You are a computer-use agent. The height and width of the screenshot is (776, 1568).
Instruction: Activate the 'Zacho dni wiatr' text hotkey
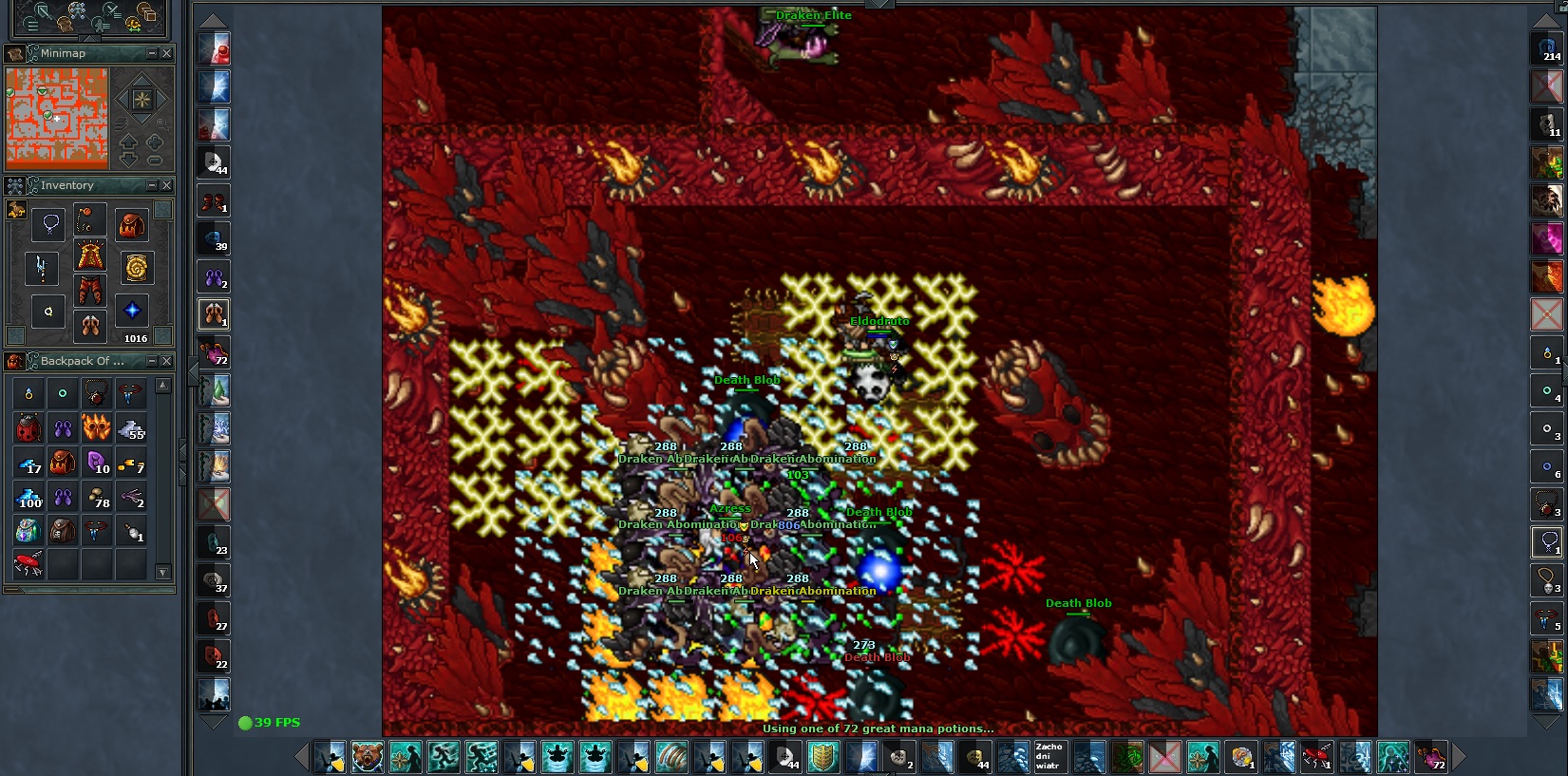click(x=1050, y=757)
